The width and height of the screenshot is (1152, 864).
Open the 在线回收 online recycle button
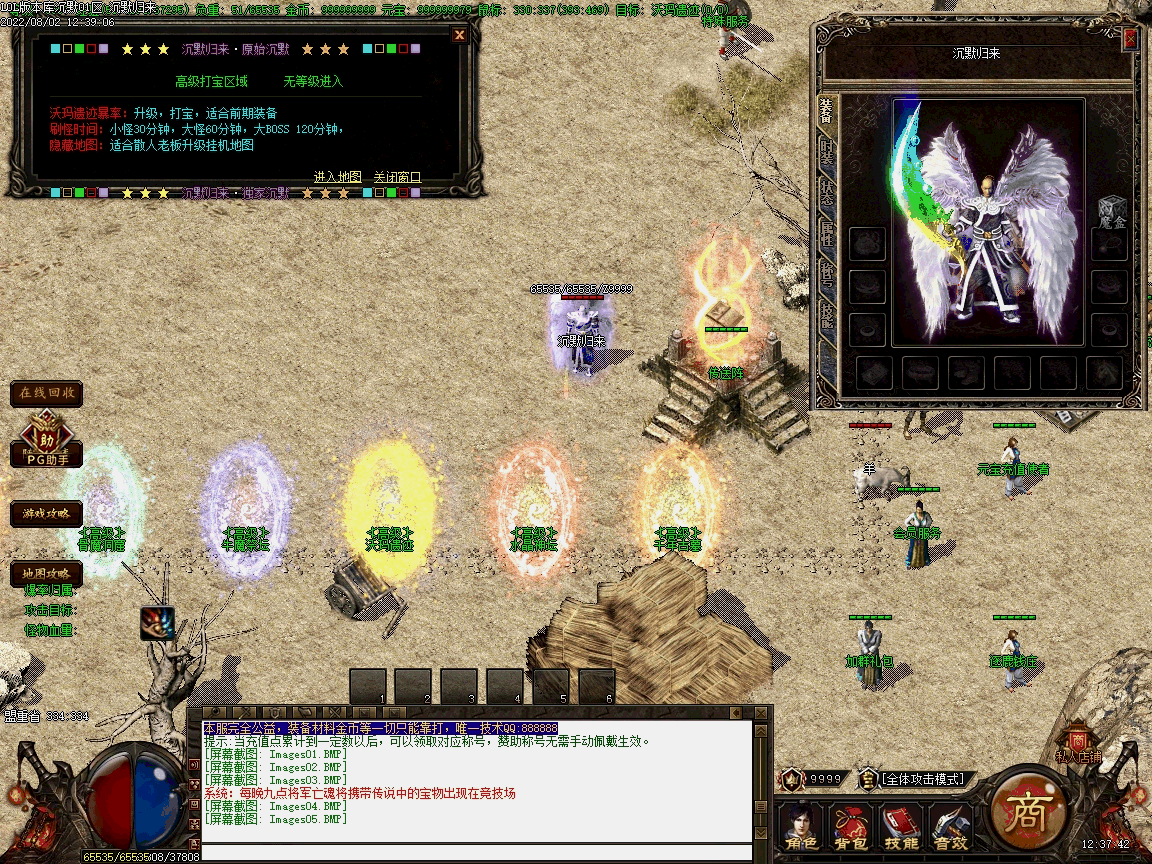(x=47, y=393)
